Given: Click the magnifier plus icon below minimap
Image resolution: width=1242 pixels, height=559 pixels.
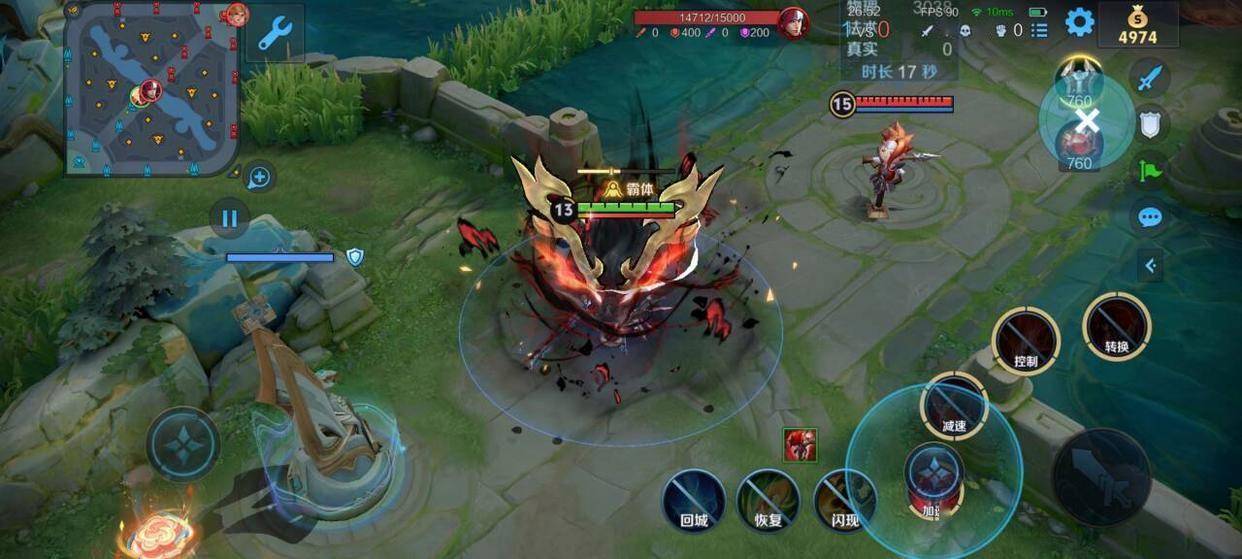Looking at the screenshot, I should coord(259,178).
